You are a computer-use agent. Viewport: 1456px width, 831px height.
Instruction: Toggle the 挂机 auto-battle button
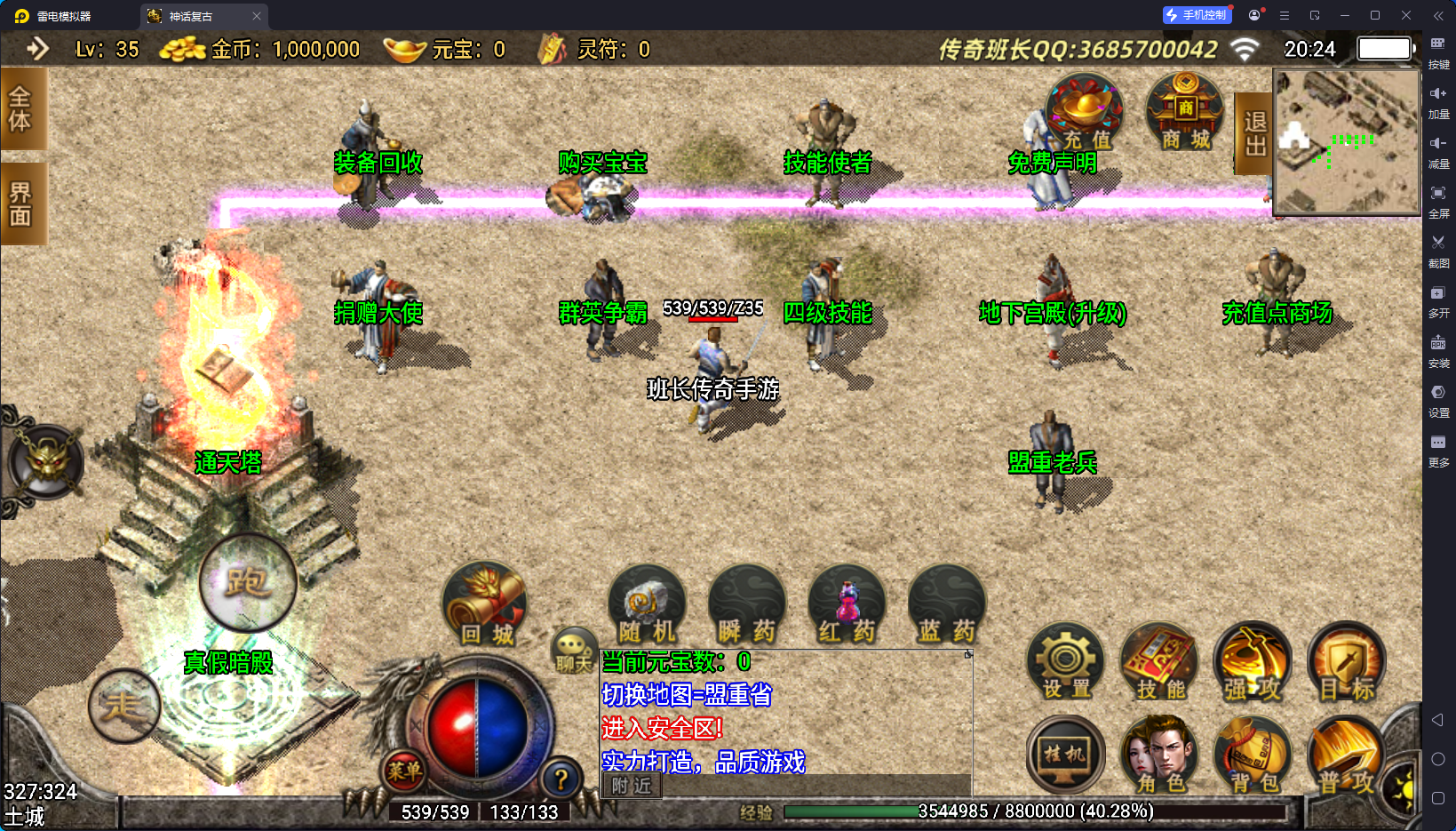[1065, 755]
